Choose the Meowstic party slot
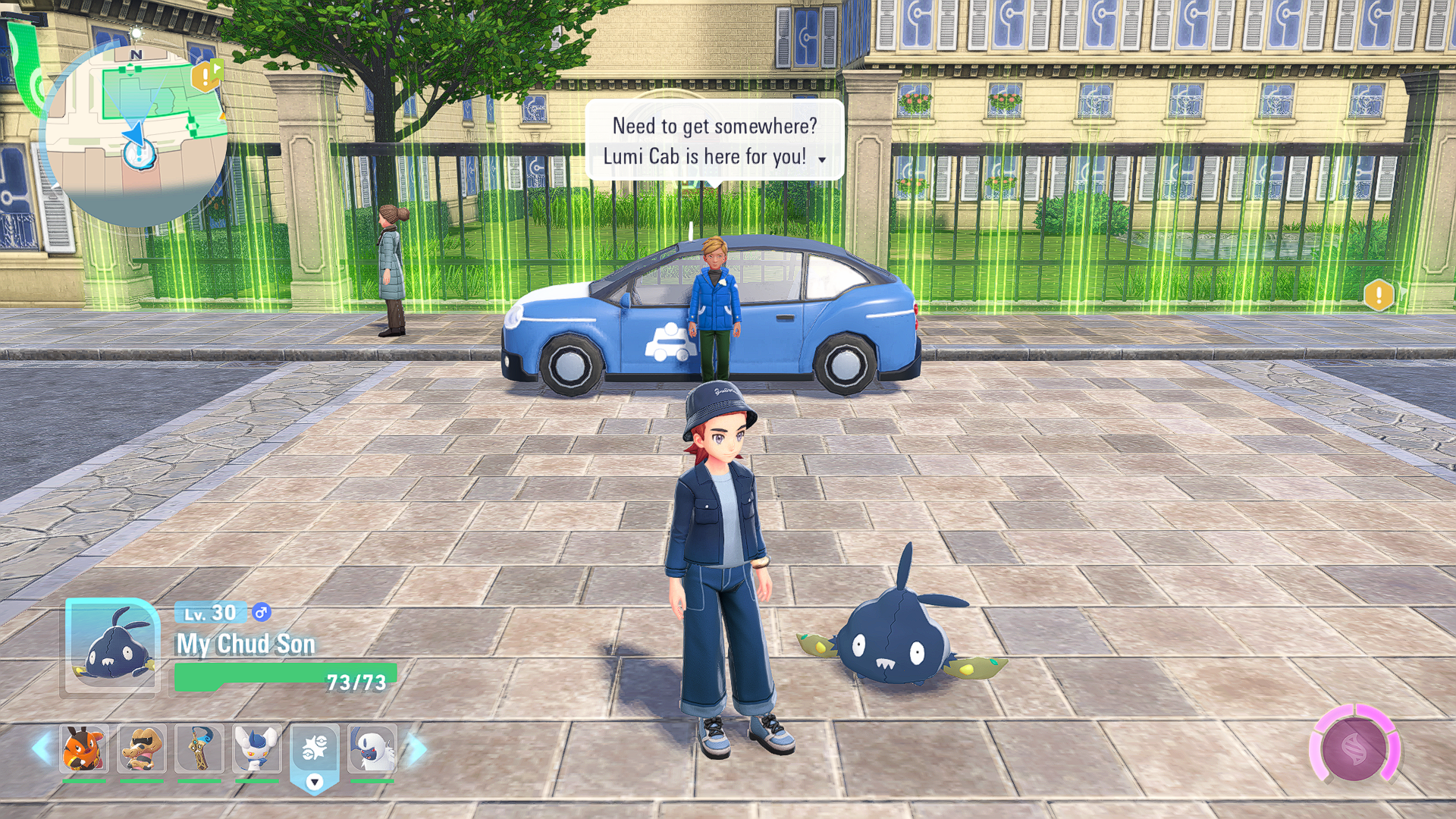 (x=257, y=748)
